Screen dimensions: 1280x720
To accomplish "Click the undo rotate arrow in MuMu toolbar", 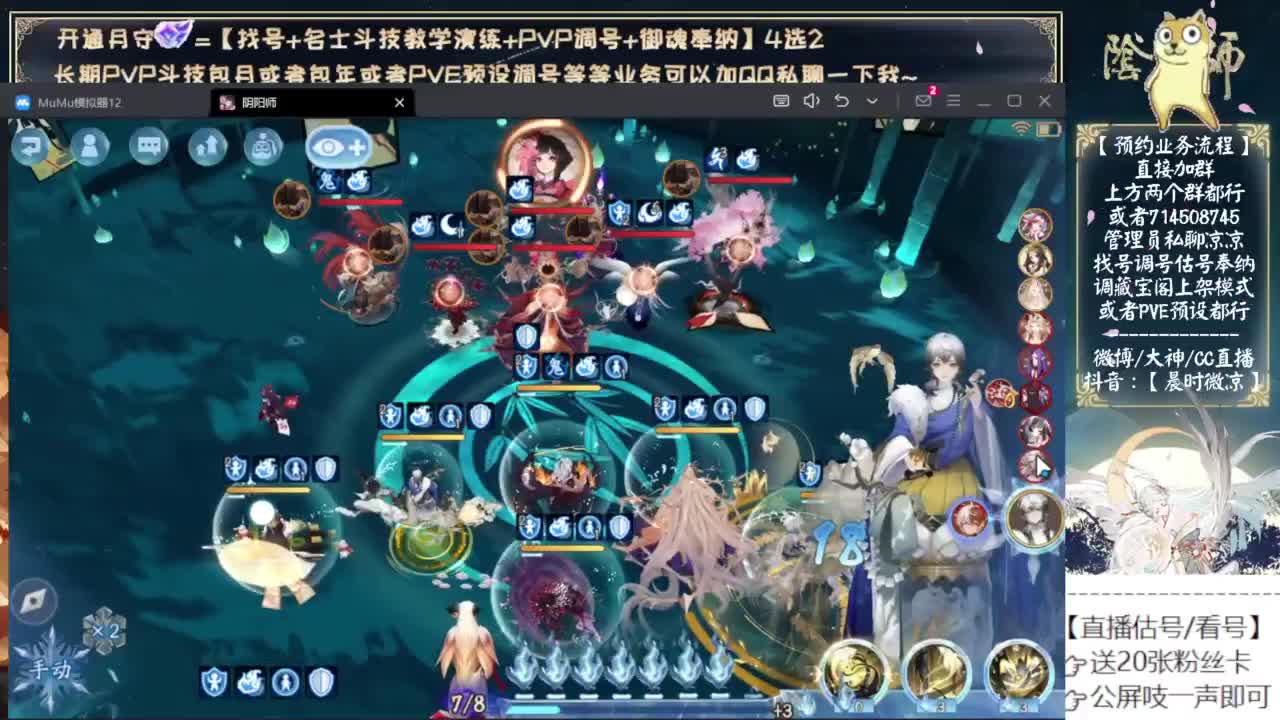I will (x=842, y=101).
